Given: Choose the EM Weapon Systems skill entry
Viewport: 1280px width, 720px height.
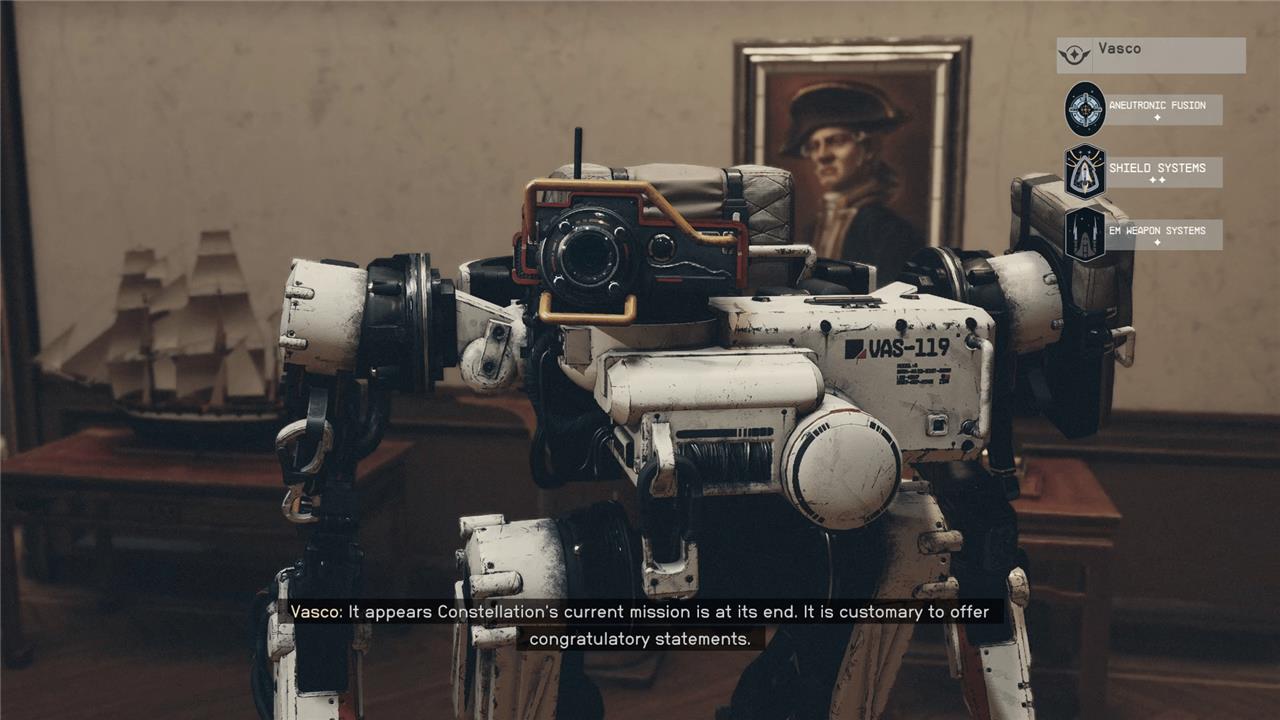Looking at the screenshot, I should tap(1145, 234).
